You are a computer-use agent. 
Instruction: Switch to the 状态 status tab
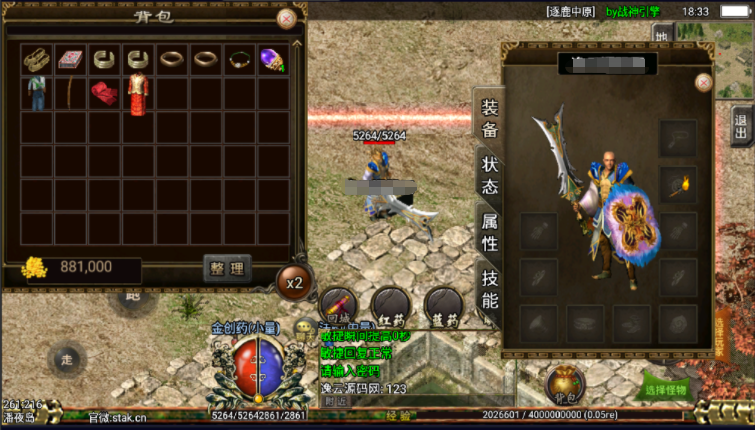[490, 175]
